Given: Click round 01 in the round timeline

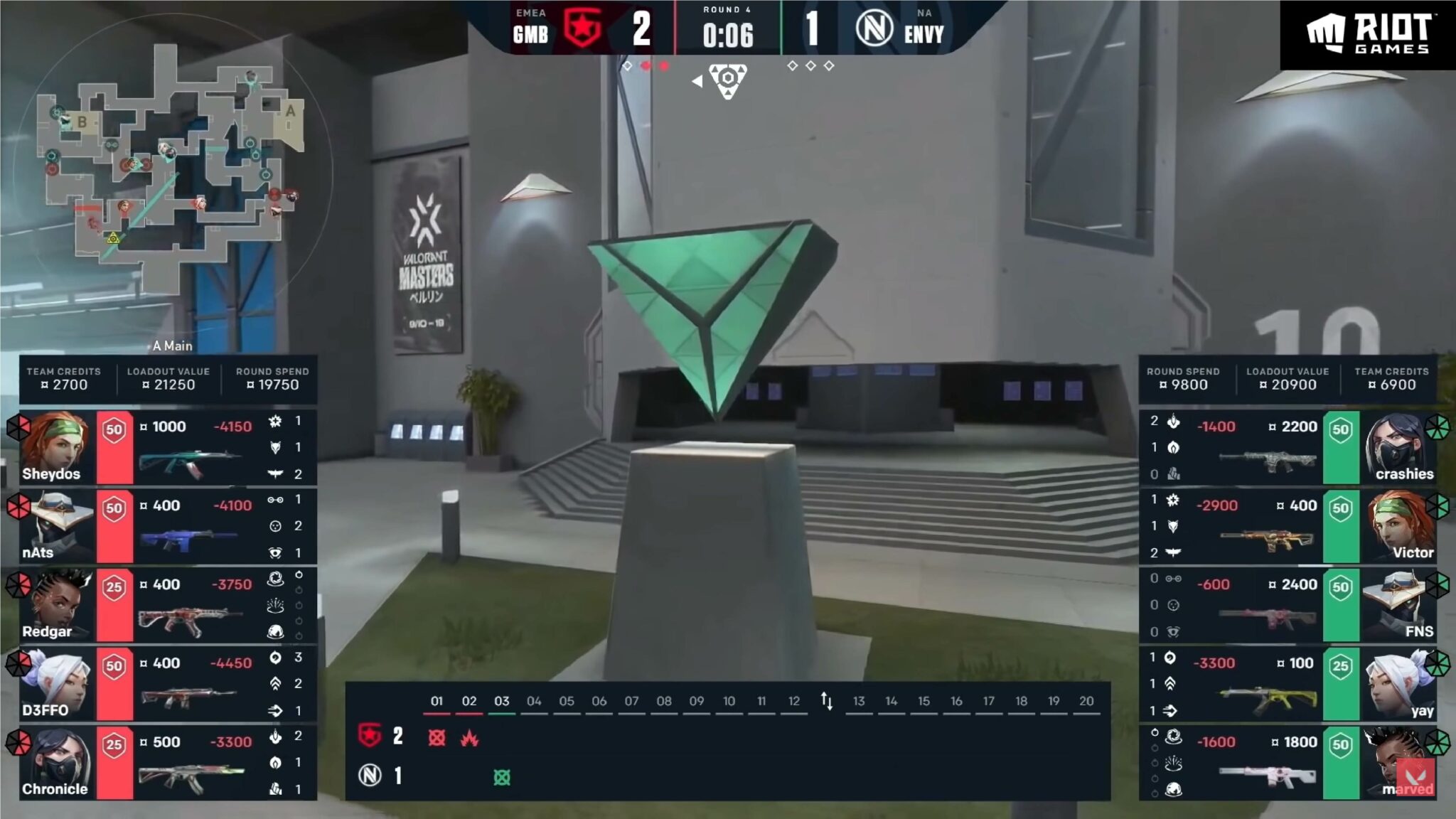Looking at the screenshot, I should (x=437, y=701).
